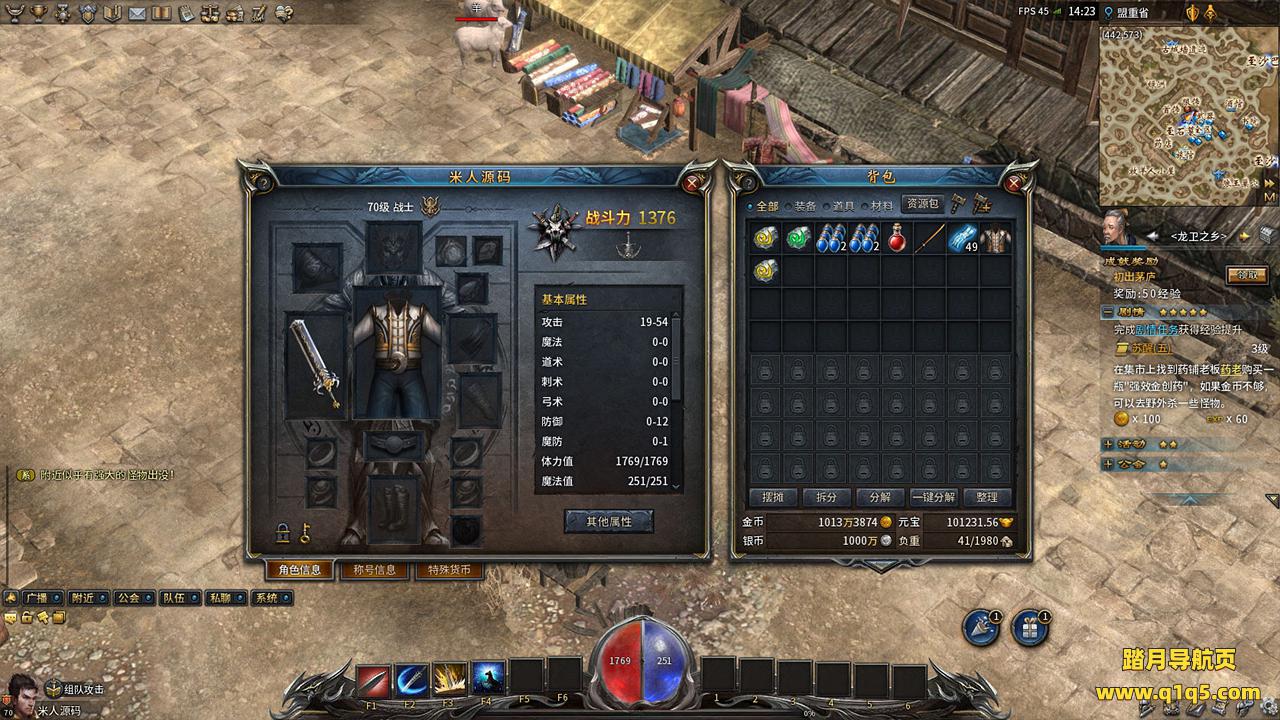
Task: Switch to the 称号信息 tab
Action: (374, 570)
